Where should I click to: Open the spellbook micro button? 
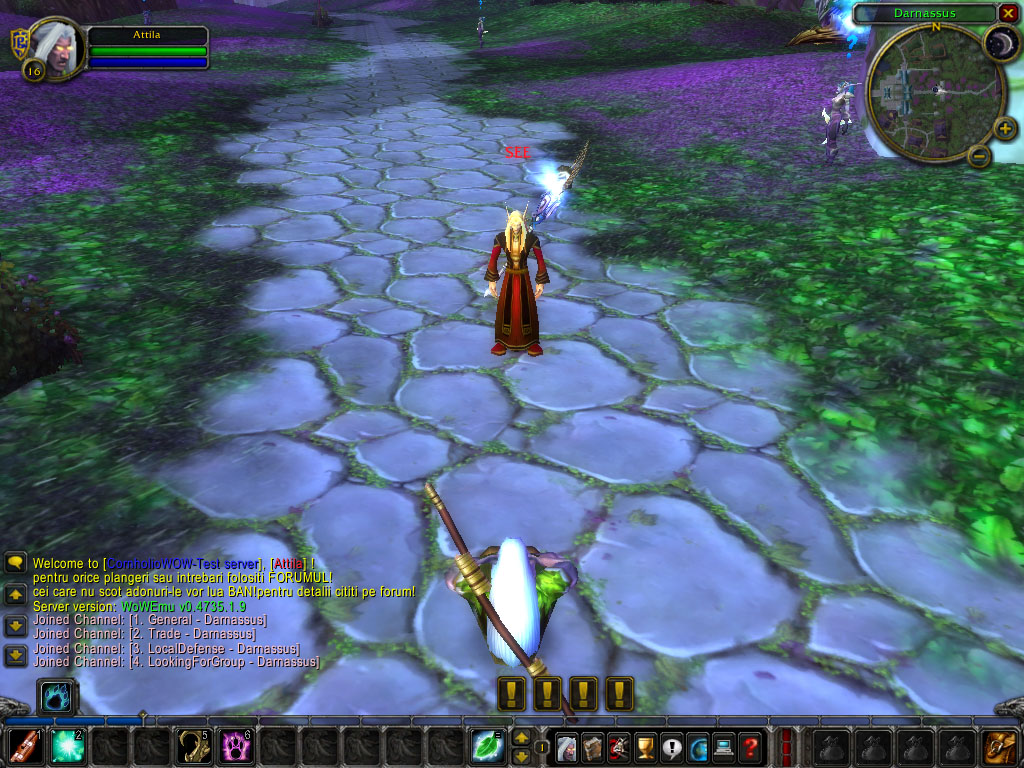593,747
